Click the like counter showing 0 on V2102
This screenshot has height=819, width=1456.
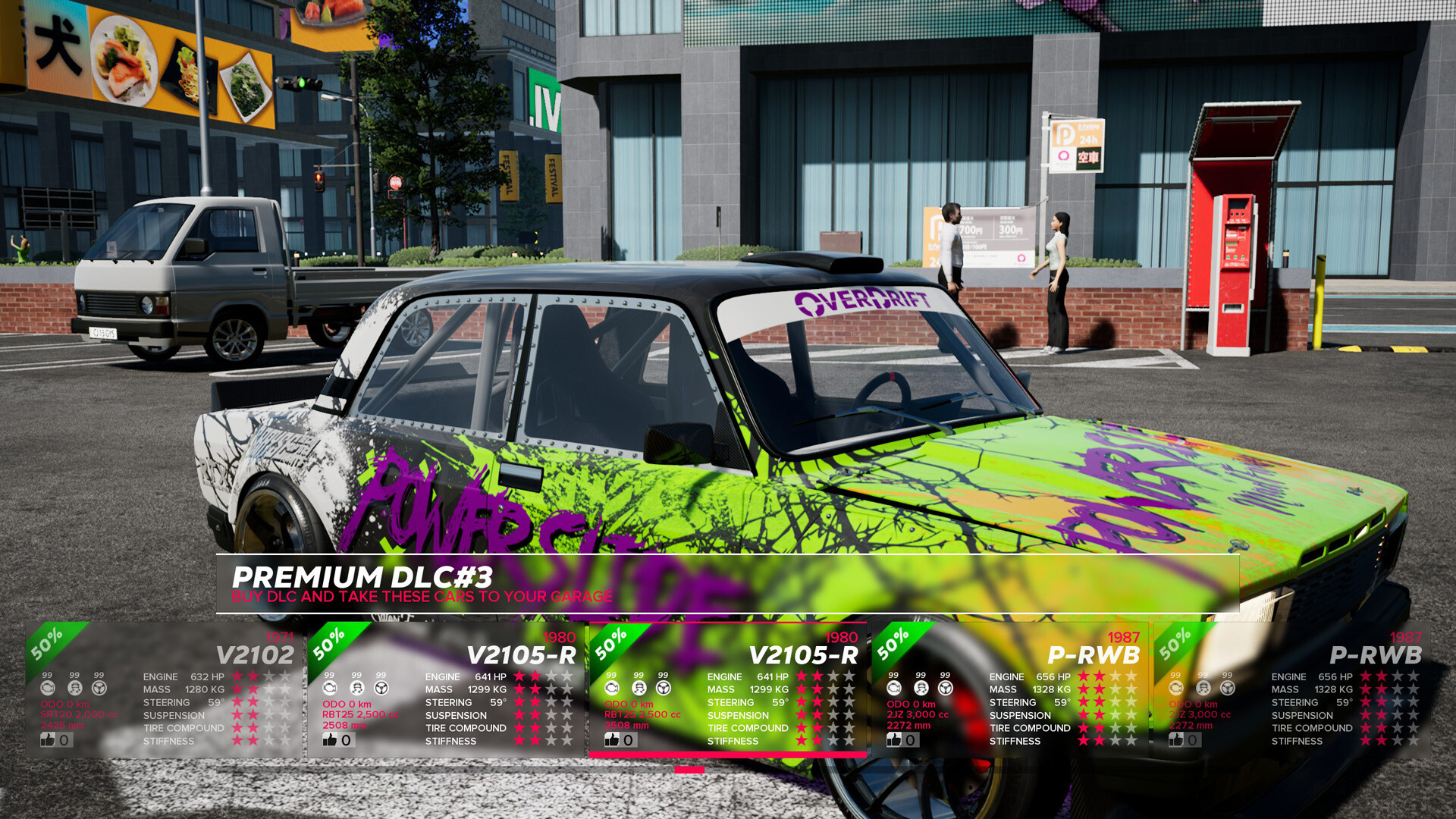click(x=65, y=740)
